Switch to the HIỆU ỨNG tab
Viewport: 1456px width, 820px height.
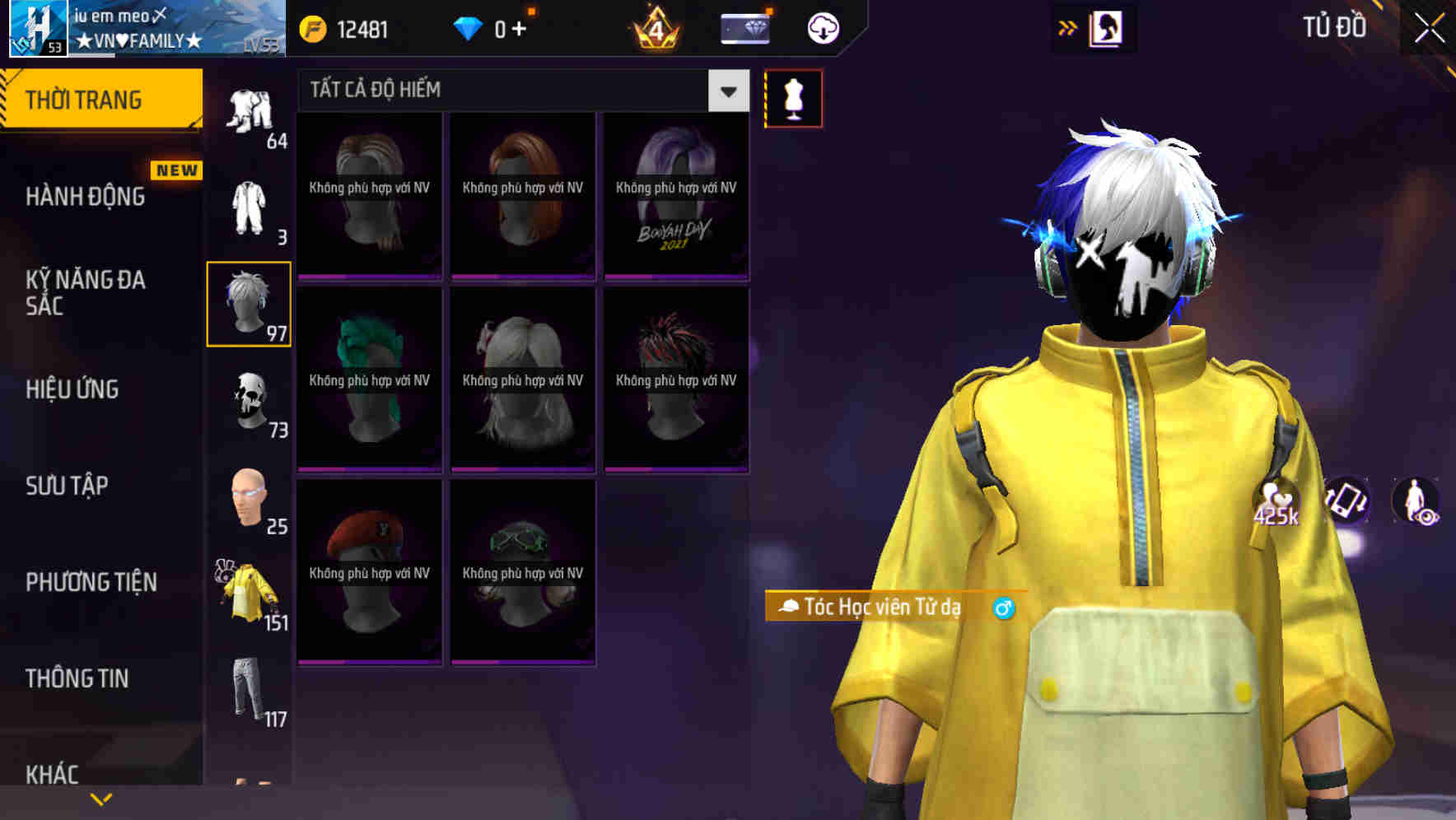[74, 389]
